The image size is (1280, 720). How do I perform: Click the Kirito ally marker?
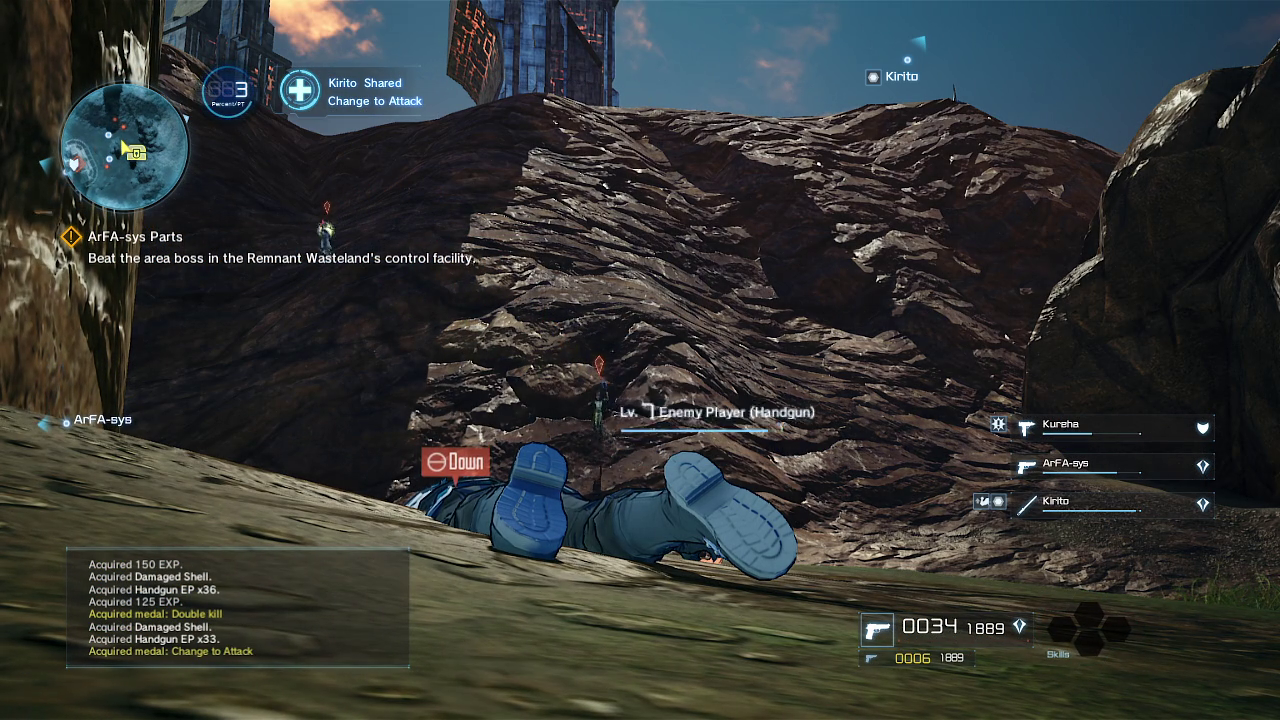pyautogui.click(x=892, y=77)
